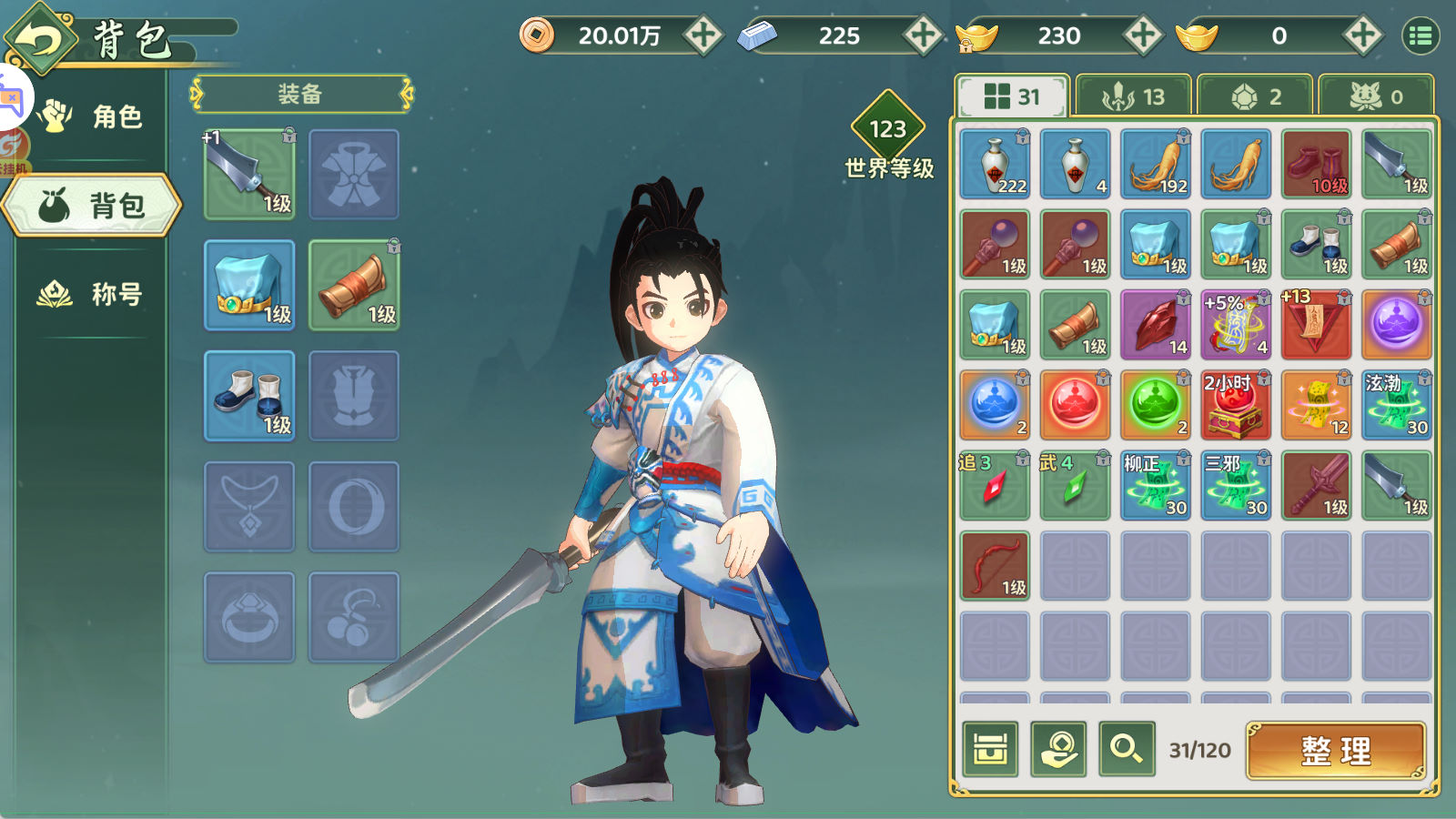The image size is (1456, 819).
Task: Add copper coins with the plus button
Action: click(x=703, y=35)
